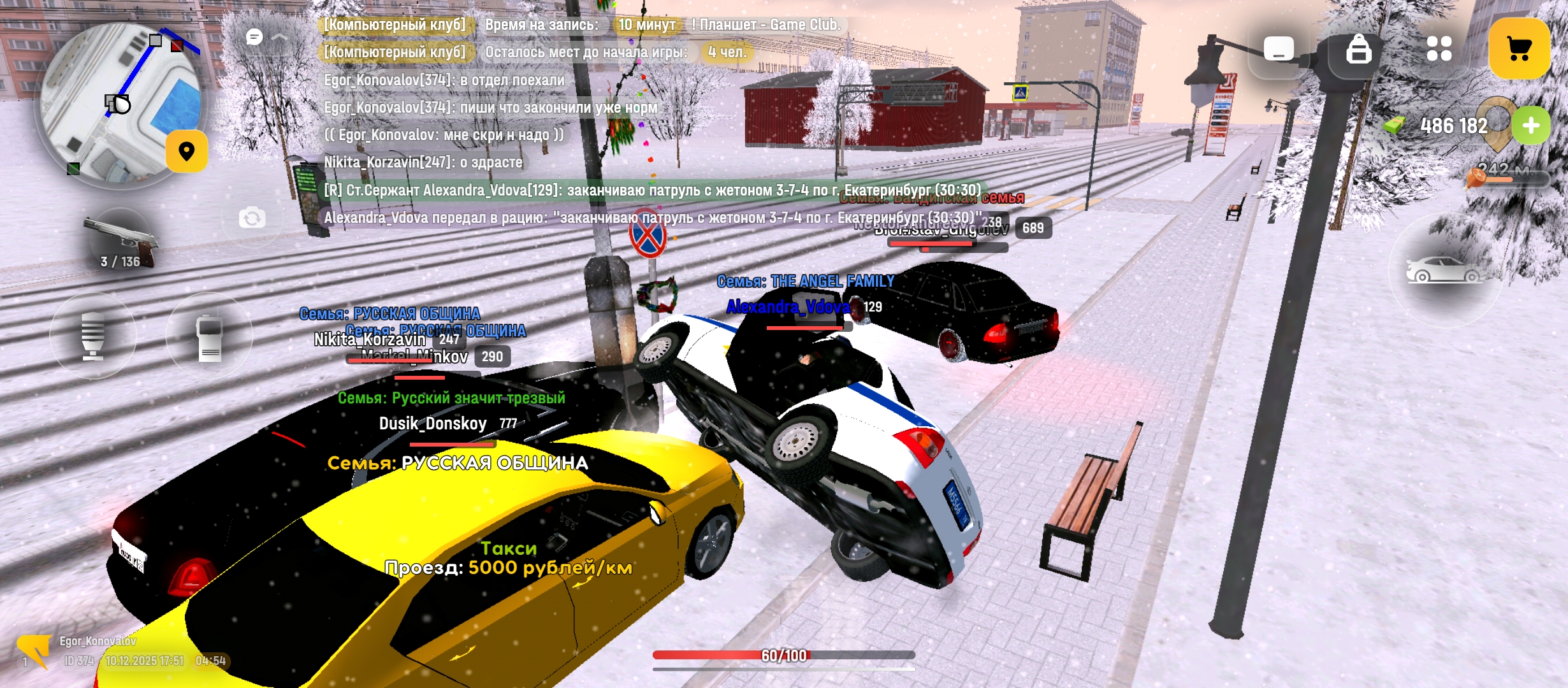The width and height of the screenshot is (1568, 688).
Task: Tap the green plus to add money
Action: tap(1530, 125)
